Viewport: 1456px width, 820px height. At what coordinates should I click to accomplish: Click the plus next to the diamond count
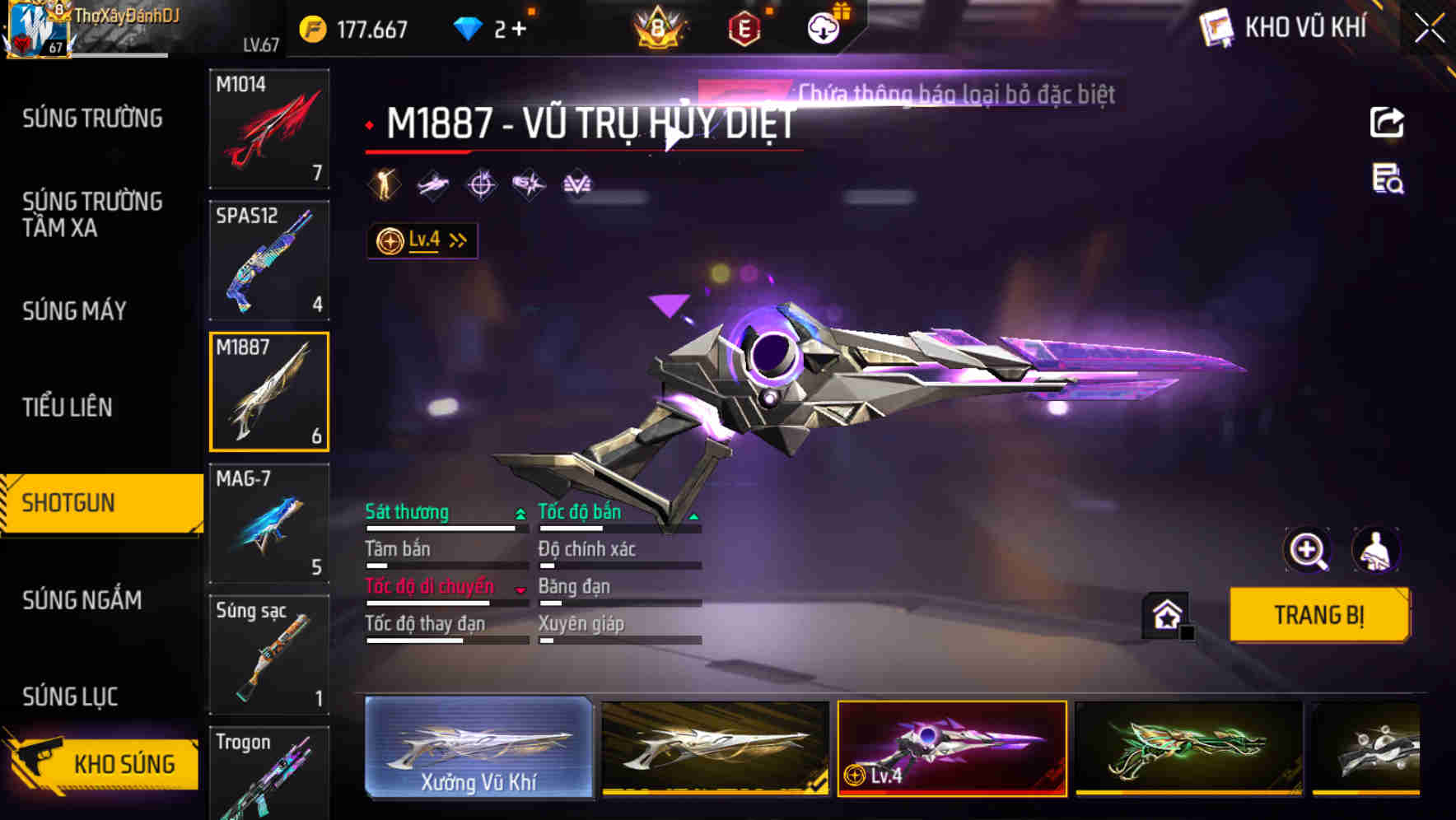click(520, 27)
